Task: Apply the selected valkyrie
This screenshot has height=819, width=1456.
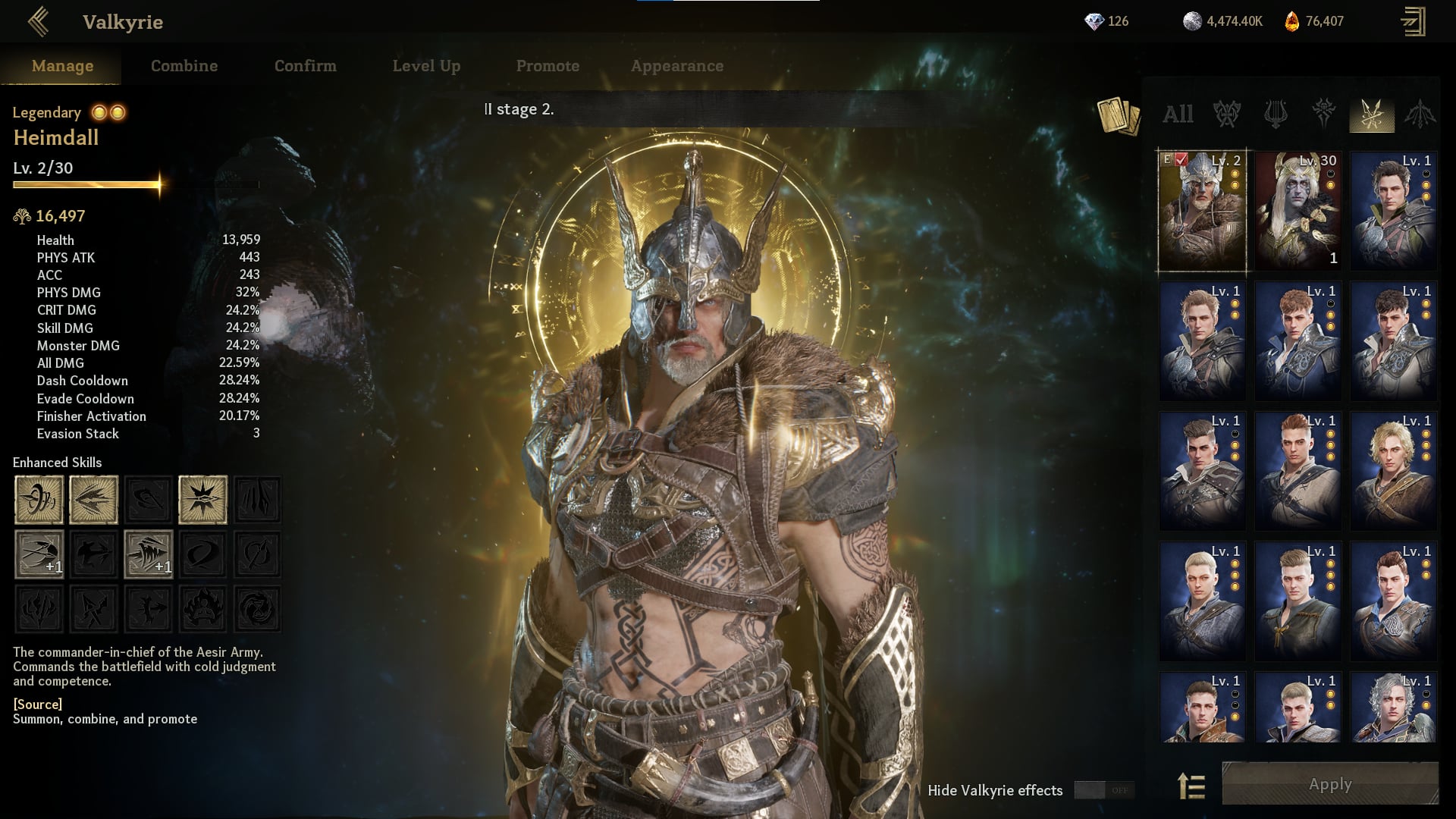Action: tap(1330, 784)
